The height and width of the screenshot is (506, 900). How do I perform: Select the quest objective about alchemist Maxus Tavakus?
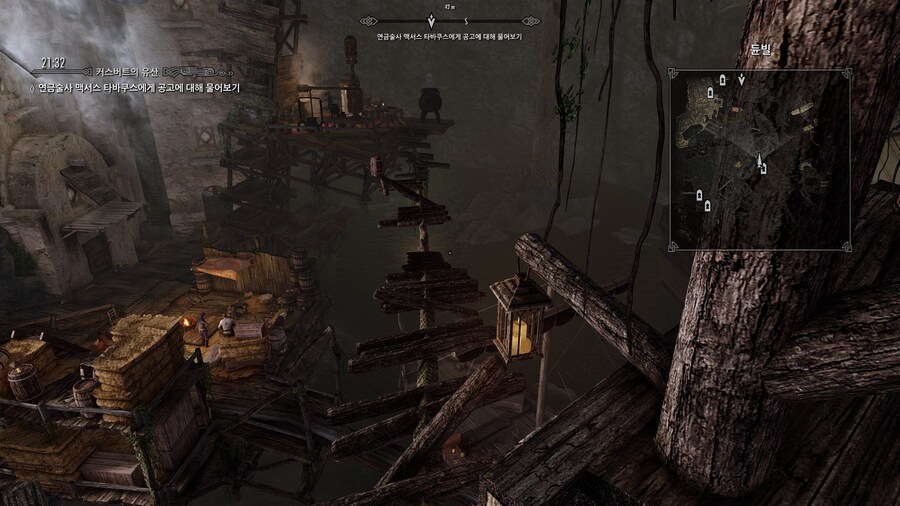coord(139,88)
